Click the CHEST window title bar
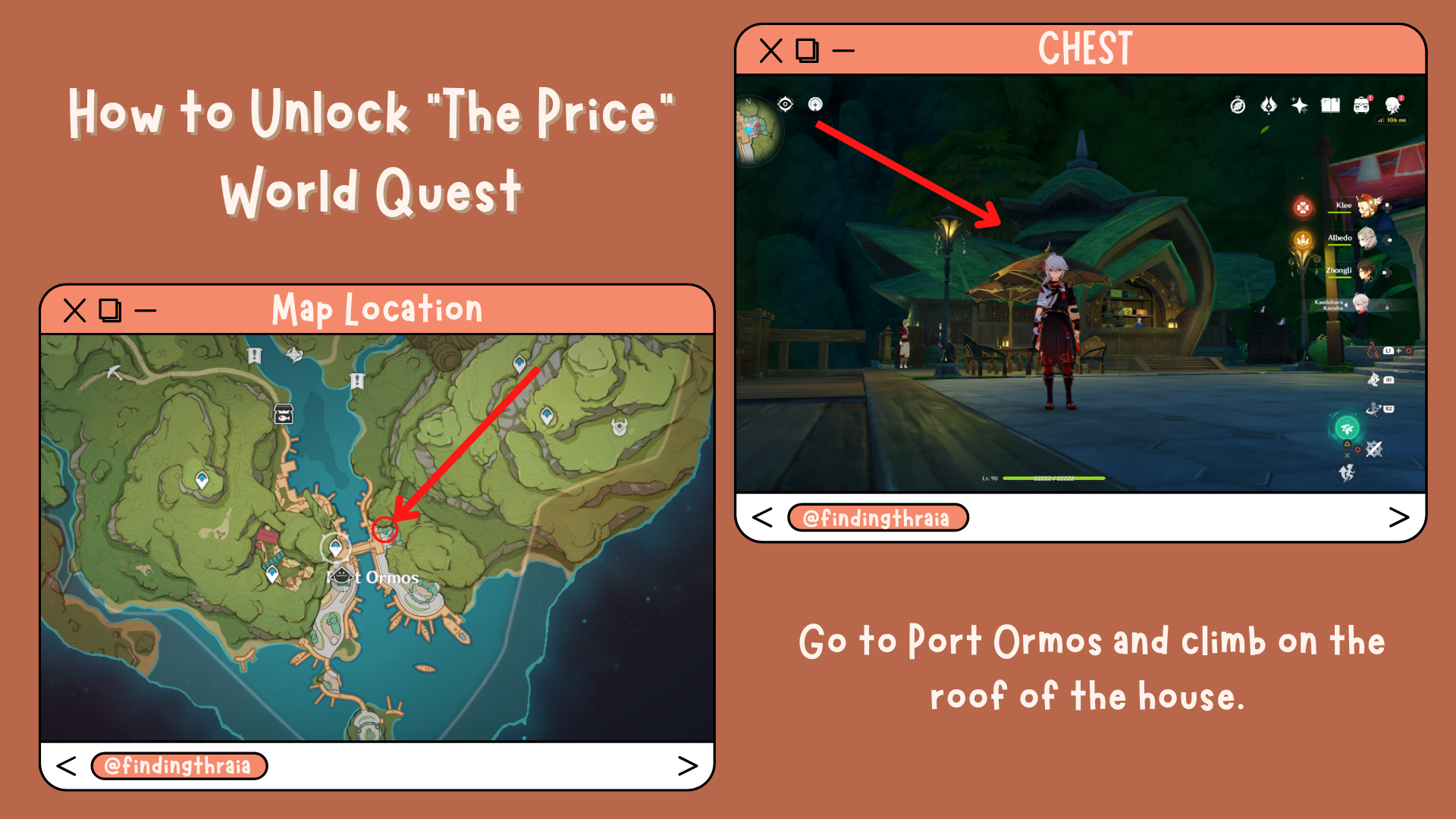This screenshot has height=819, width=1456. pyautogui.click(x=1084, y=47)
